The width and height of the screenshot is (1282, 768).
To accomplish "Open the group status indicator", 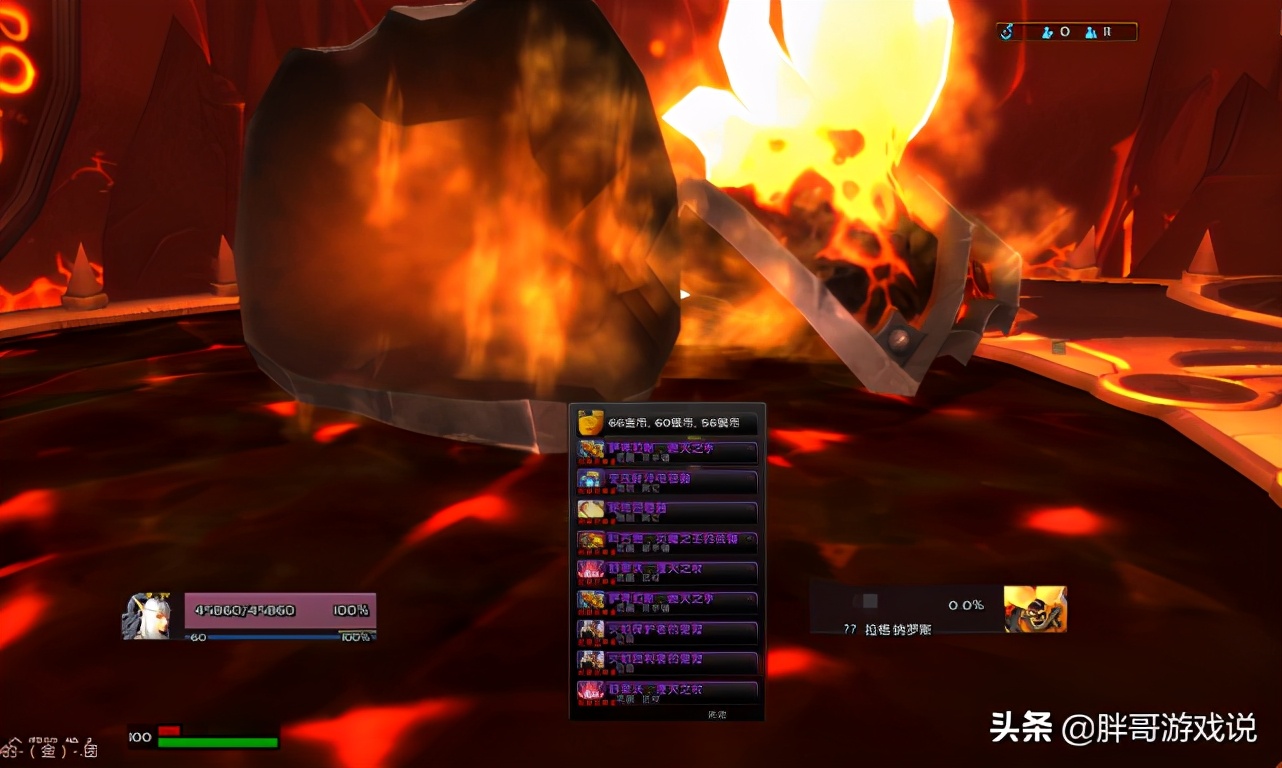I will click(1067, 32).
